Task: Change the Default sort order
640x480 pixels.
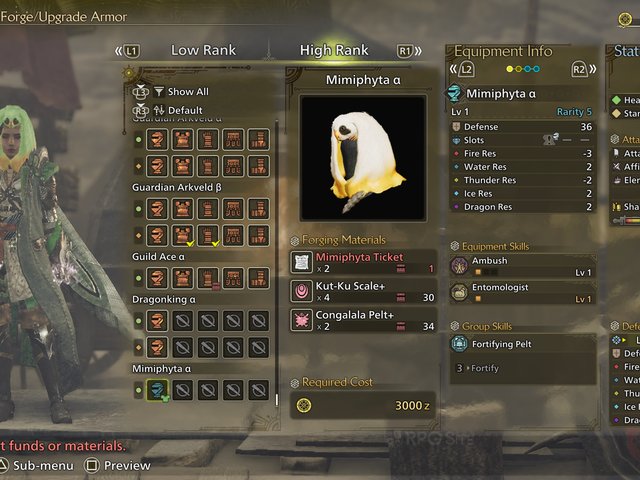Action: click(185, 110)
